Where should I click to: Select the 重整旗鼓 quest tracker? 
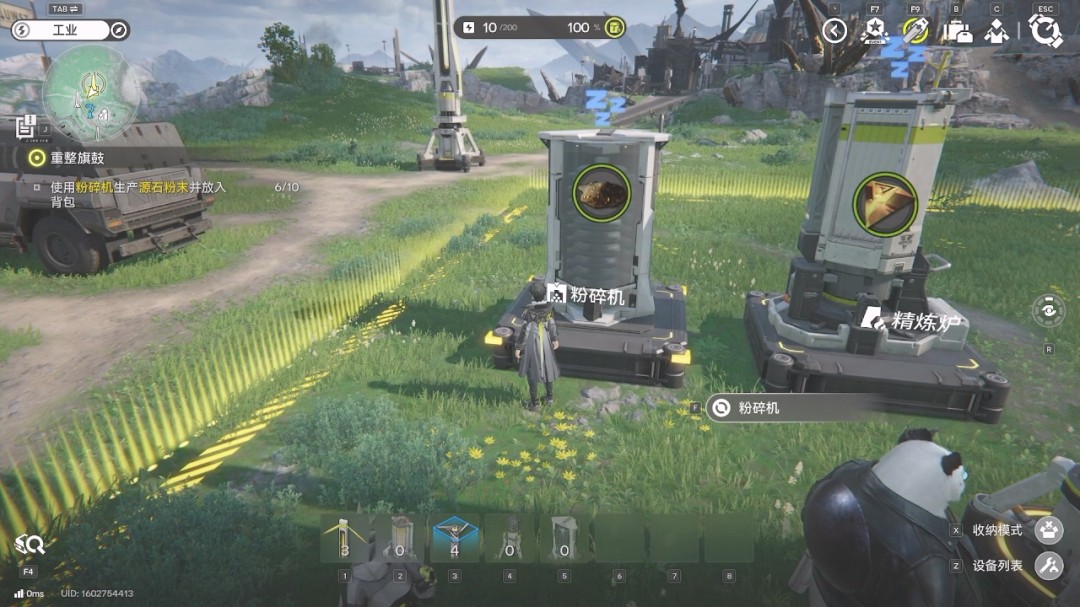tap(77, 158)
